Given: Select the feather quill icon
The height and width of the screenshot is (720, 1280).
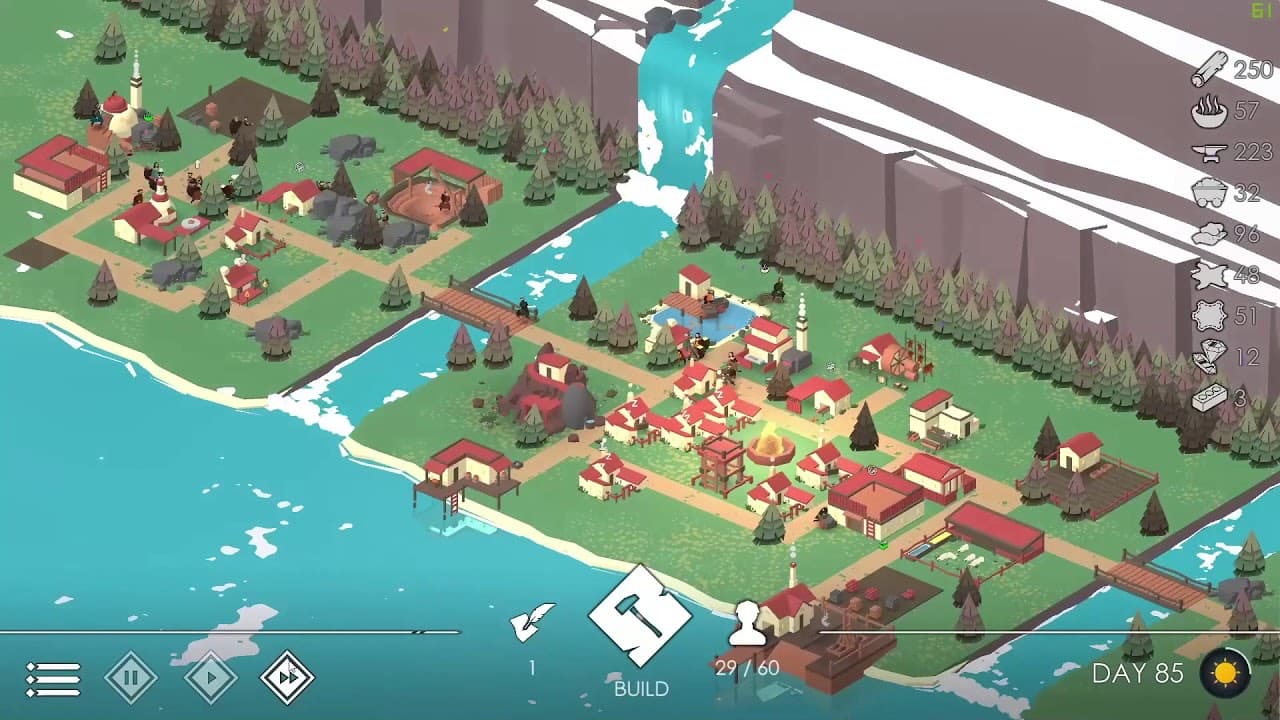Looking at the screenshot, I should tap(532, 622).
